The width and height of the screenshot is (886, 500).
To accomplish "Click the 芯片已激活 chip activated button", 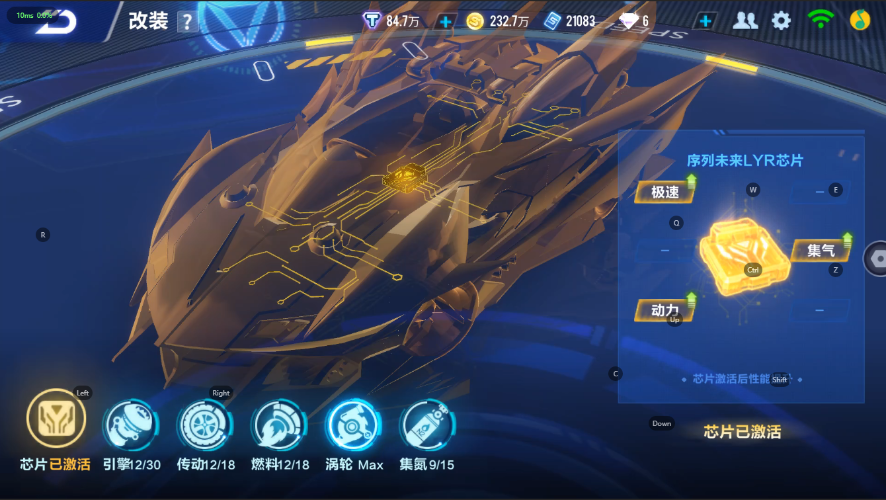I will click(x=742, y=432).
